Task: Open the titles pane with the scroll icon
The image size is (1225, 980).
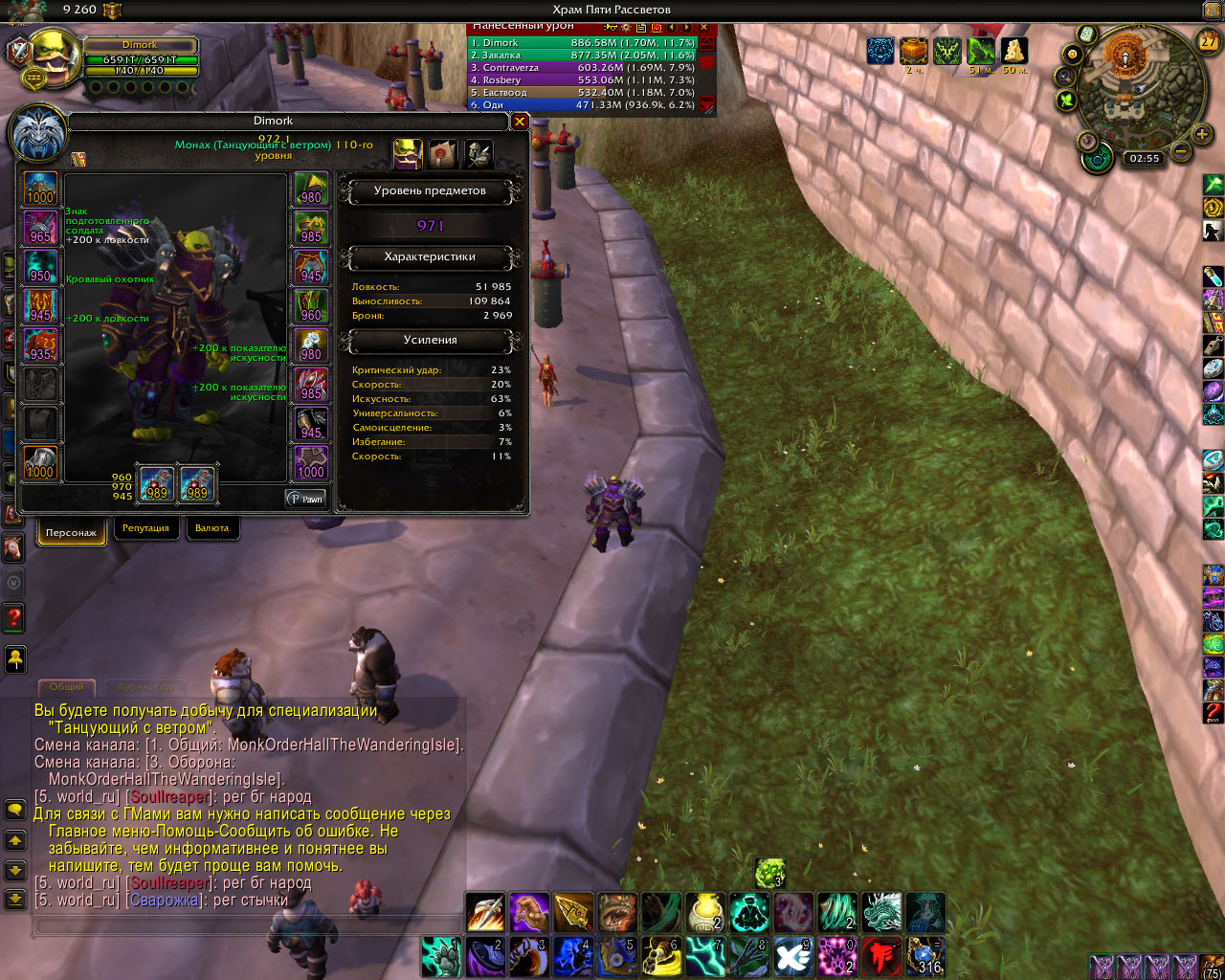Action: click(x=442, y=153)
